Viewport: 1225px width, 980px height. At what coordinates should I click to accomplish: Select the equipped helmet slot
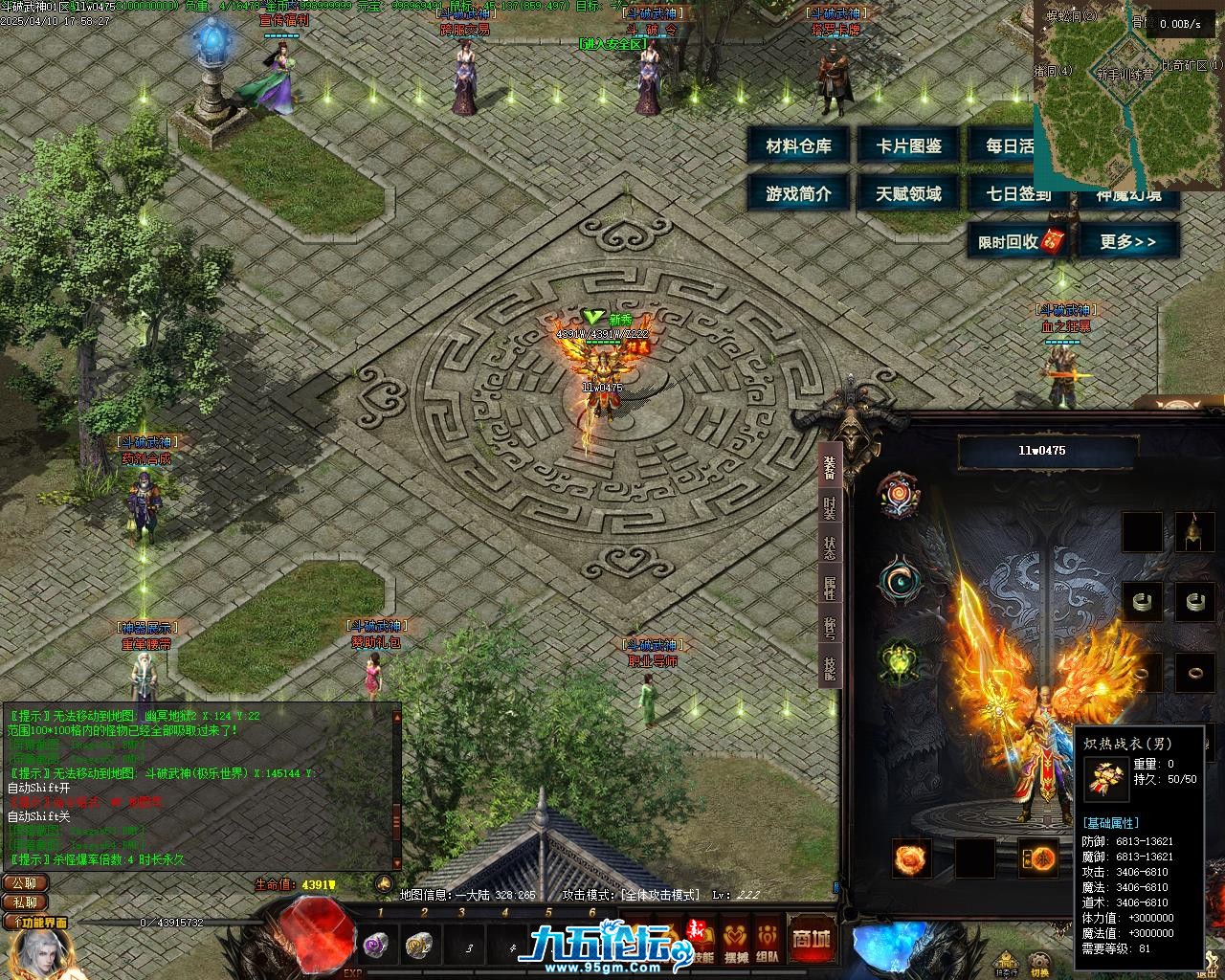[x=1194, y=532]
